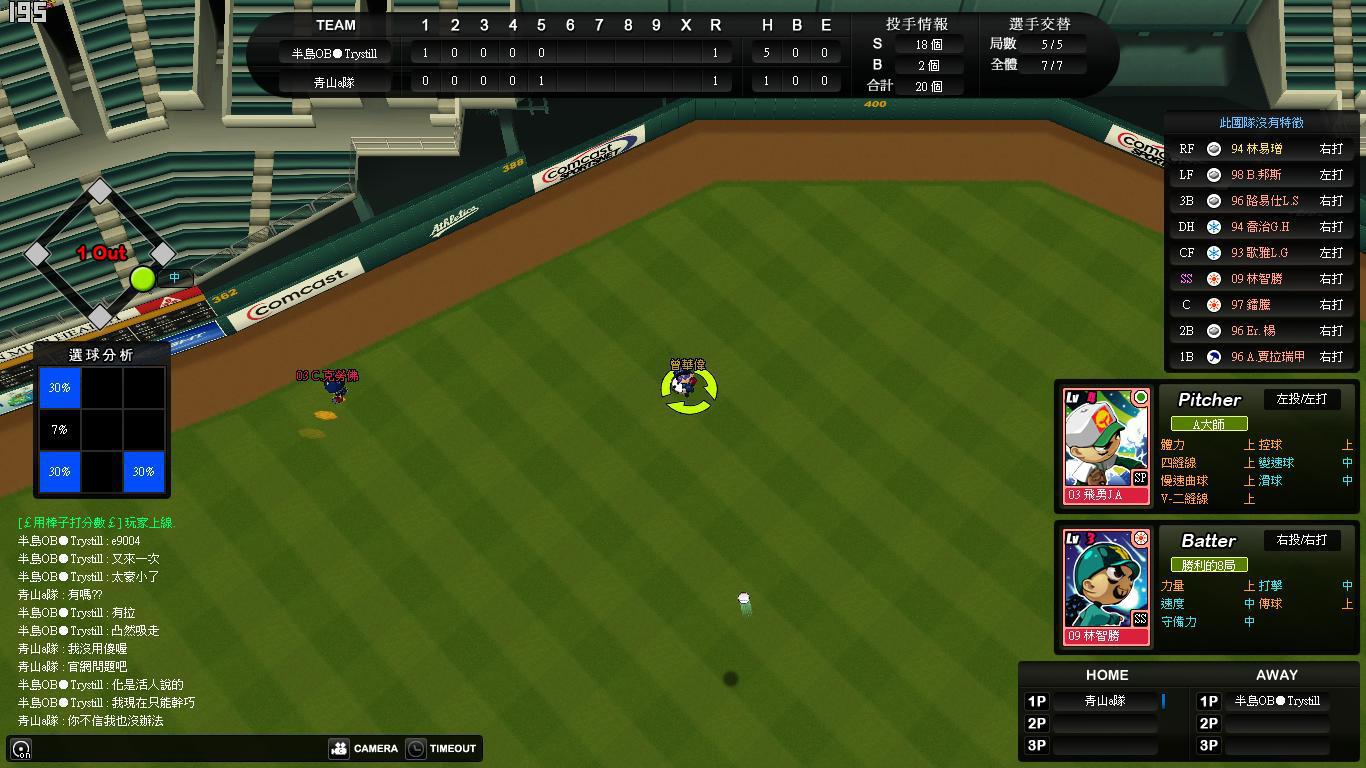Click the AWAY 1P player entry Trystill
Screen dimensions: 1366x768
[x=1277, y=701]
